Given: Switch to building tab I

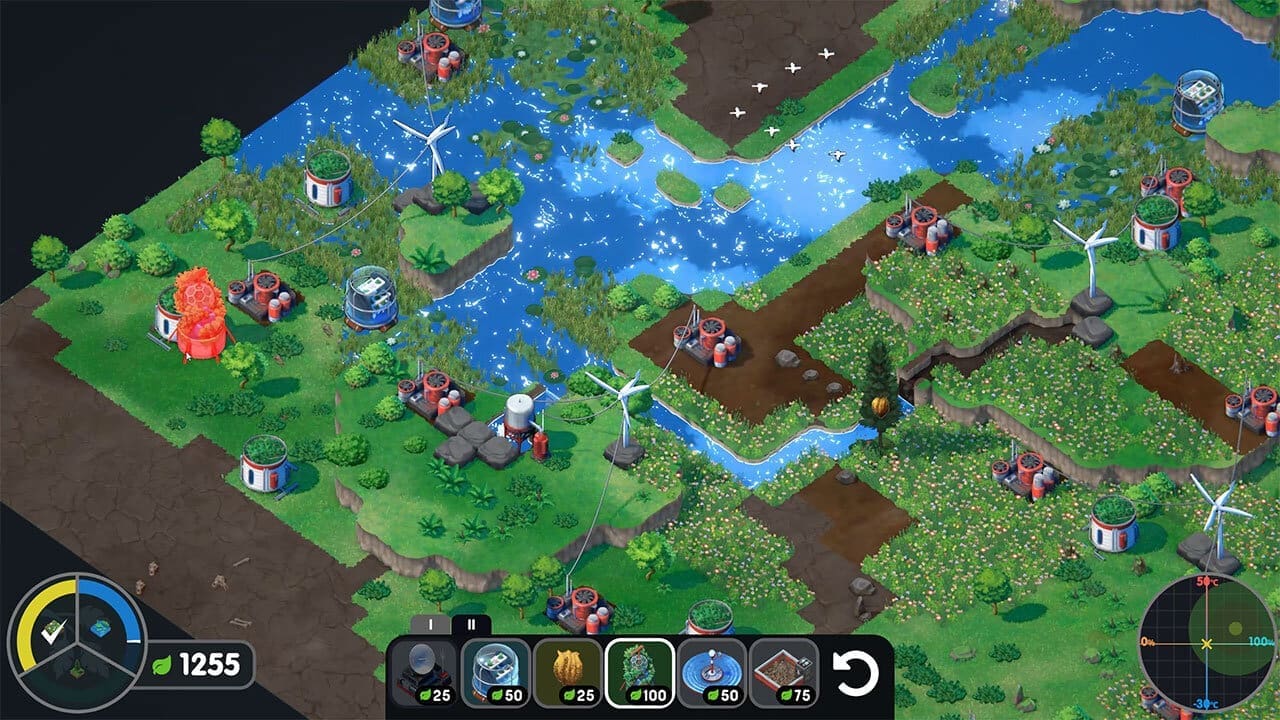Looking at the screenshot, I should (431, 625).
